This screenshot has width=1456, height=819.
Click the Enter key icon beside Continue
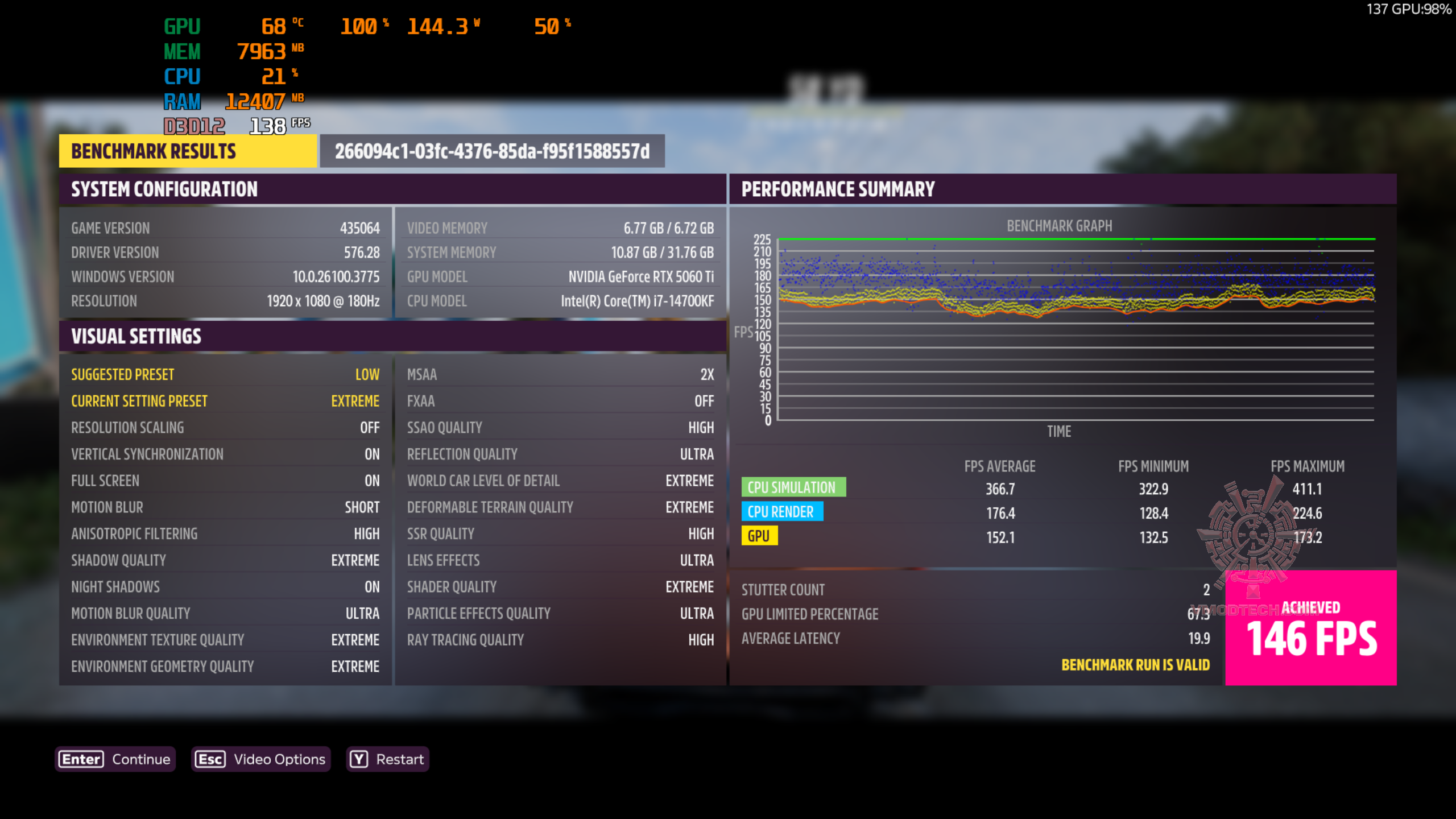pos(80,759)
